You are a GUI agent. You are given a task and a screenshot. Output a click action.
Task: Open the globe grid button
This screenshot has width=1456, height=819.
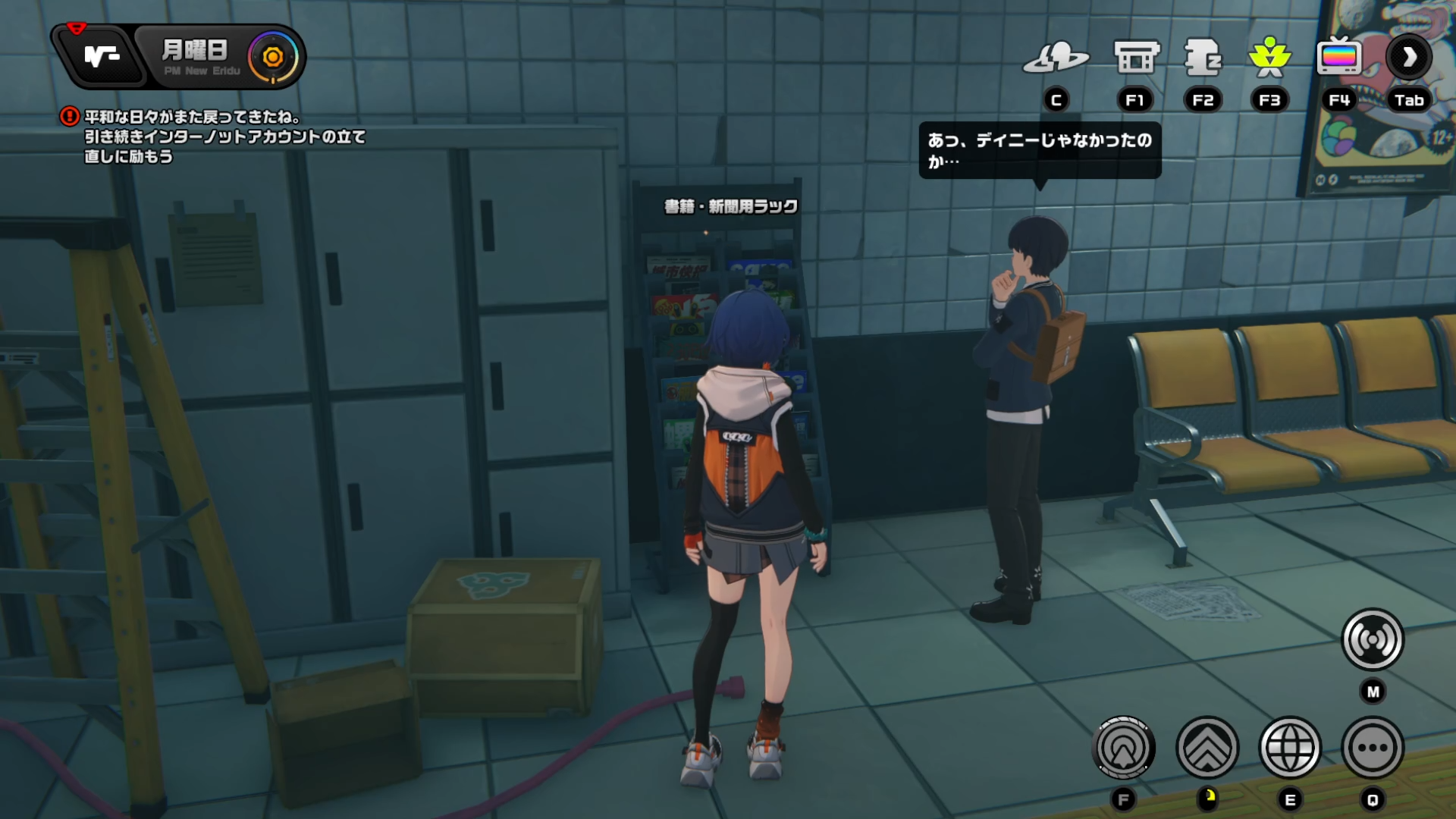1290,748
